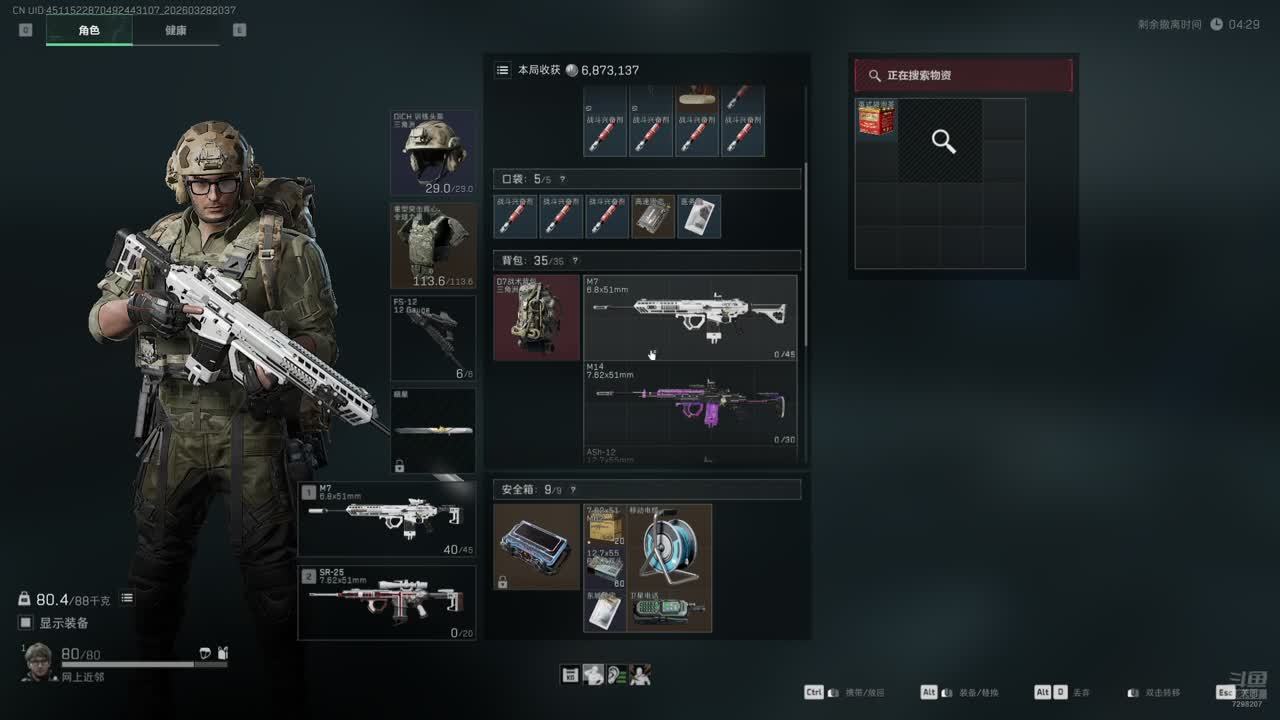Viewport: 1280px width, 720px height.
Task: Click the red item in search loot grid
Action: coord(876,119)
